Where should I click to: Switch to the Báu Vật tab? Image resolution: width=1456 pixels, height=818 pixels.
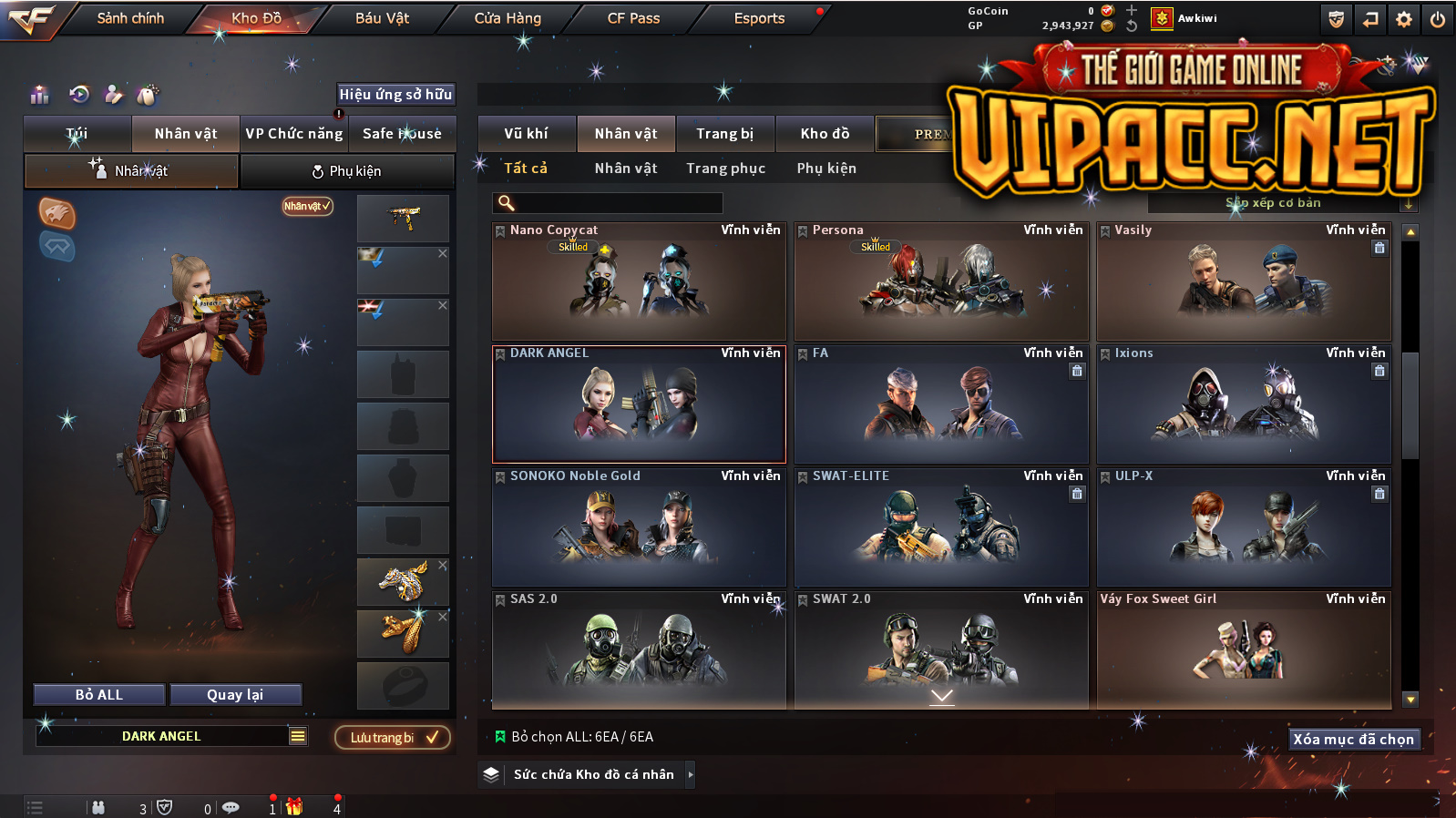382,18
